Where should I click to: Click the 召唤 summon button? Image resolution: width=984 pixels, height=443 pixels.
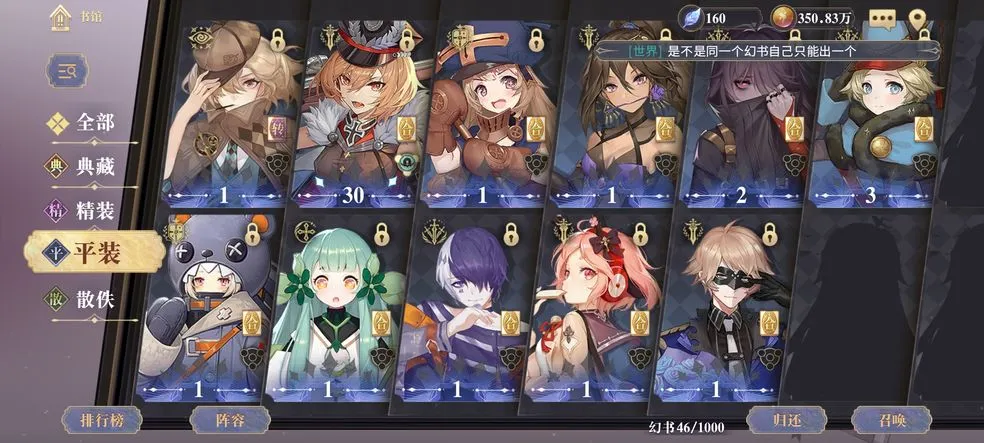click(x=891, y=420)
